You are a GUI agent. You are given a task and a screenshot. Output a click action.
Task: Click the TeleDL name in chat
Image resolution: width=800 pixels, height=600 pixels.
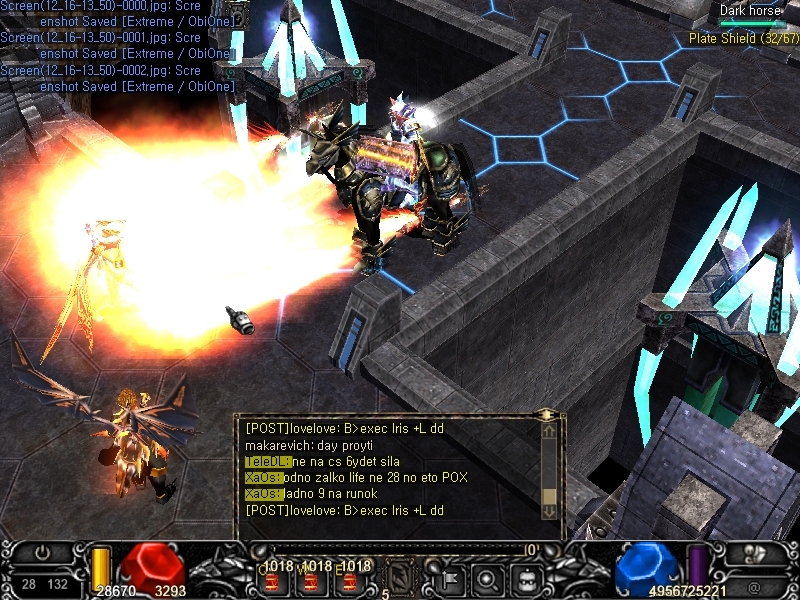click(x=267, y=461)
